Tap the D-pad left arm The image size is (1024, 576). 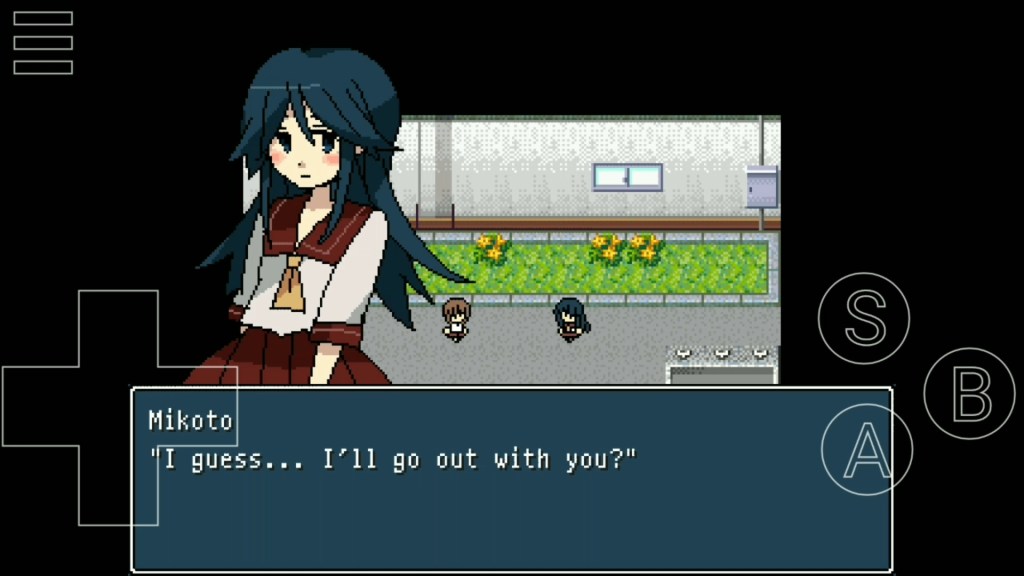tap(40, 406)
